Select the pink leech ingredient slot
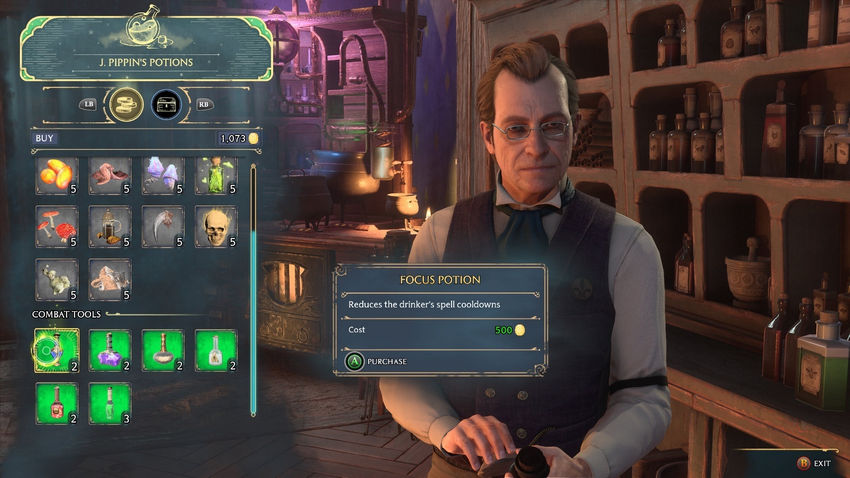This screenshot has height=478, width=850. coord(110,176)
